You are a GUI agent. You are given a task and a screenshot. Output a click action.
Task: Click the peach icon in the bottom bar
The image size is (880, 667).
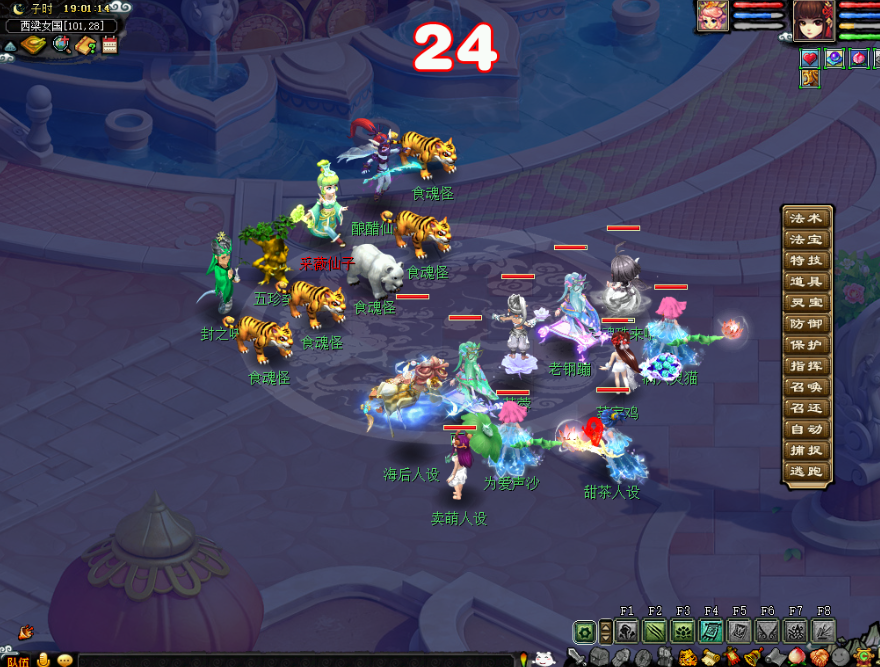click(797, 657)
